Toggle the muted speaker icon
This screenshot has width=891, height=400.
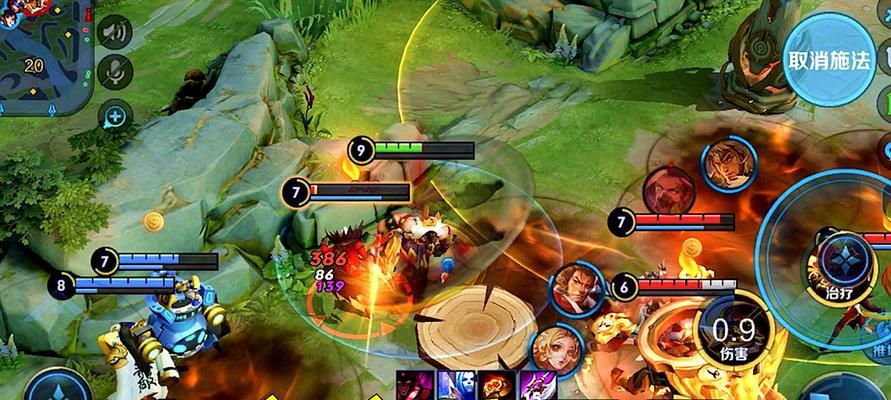116,33
